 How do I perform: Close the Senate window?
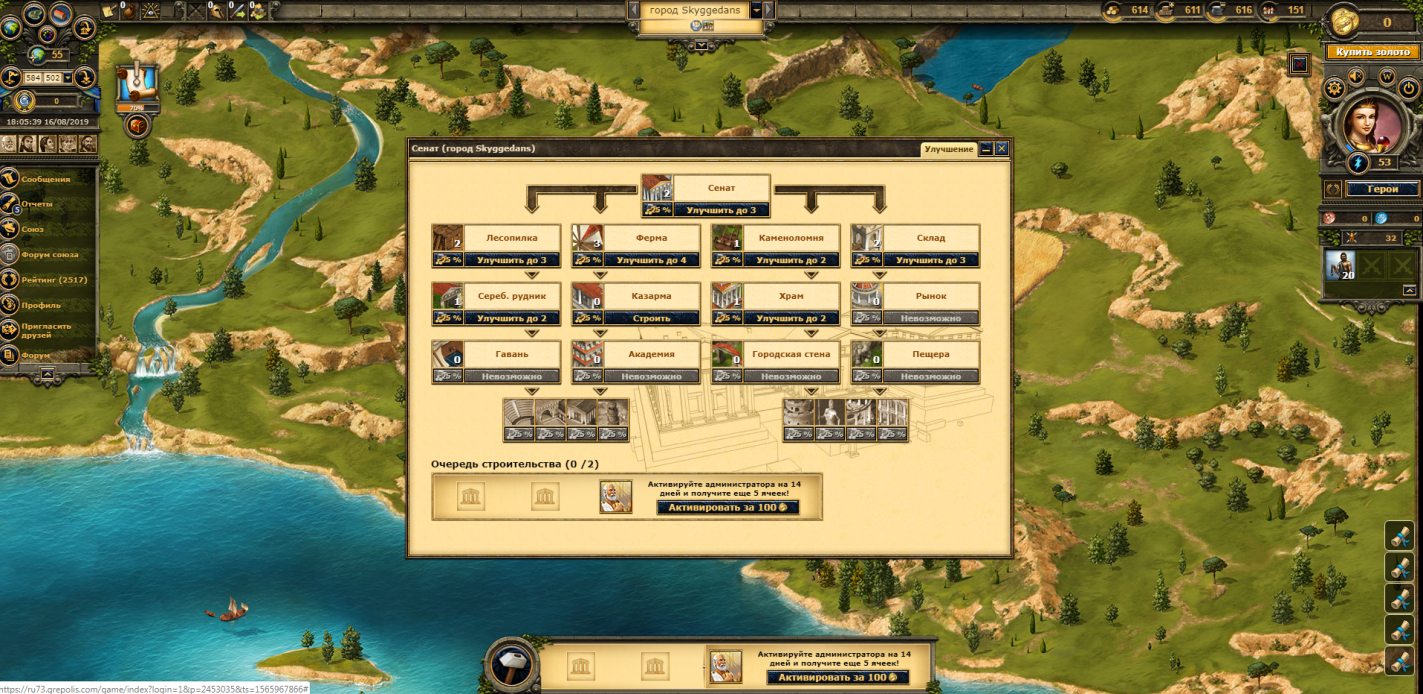pos(1001,149)
